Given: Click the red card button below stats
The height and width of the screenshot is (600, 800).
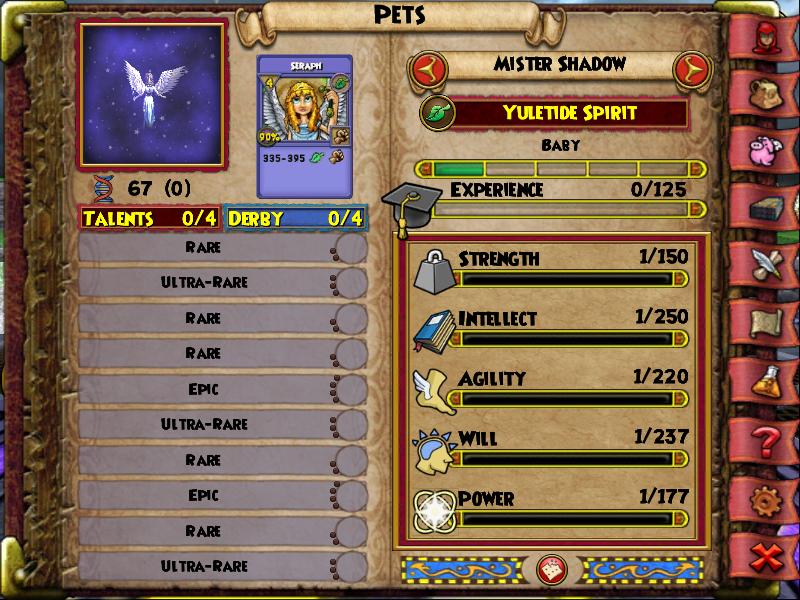Looking at the screenshot, I should point(548,569).
